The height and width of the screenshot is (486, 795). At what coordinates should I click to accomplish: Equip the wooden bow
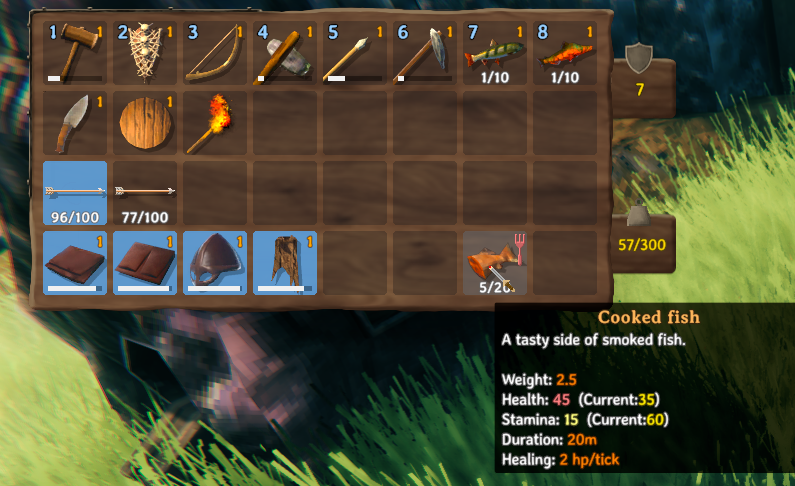pyautogui.click(x=215, y=53)
